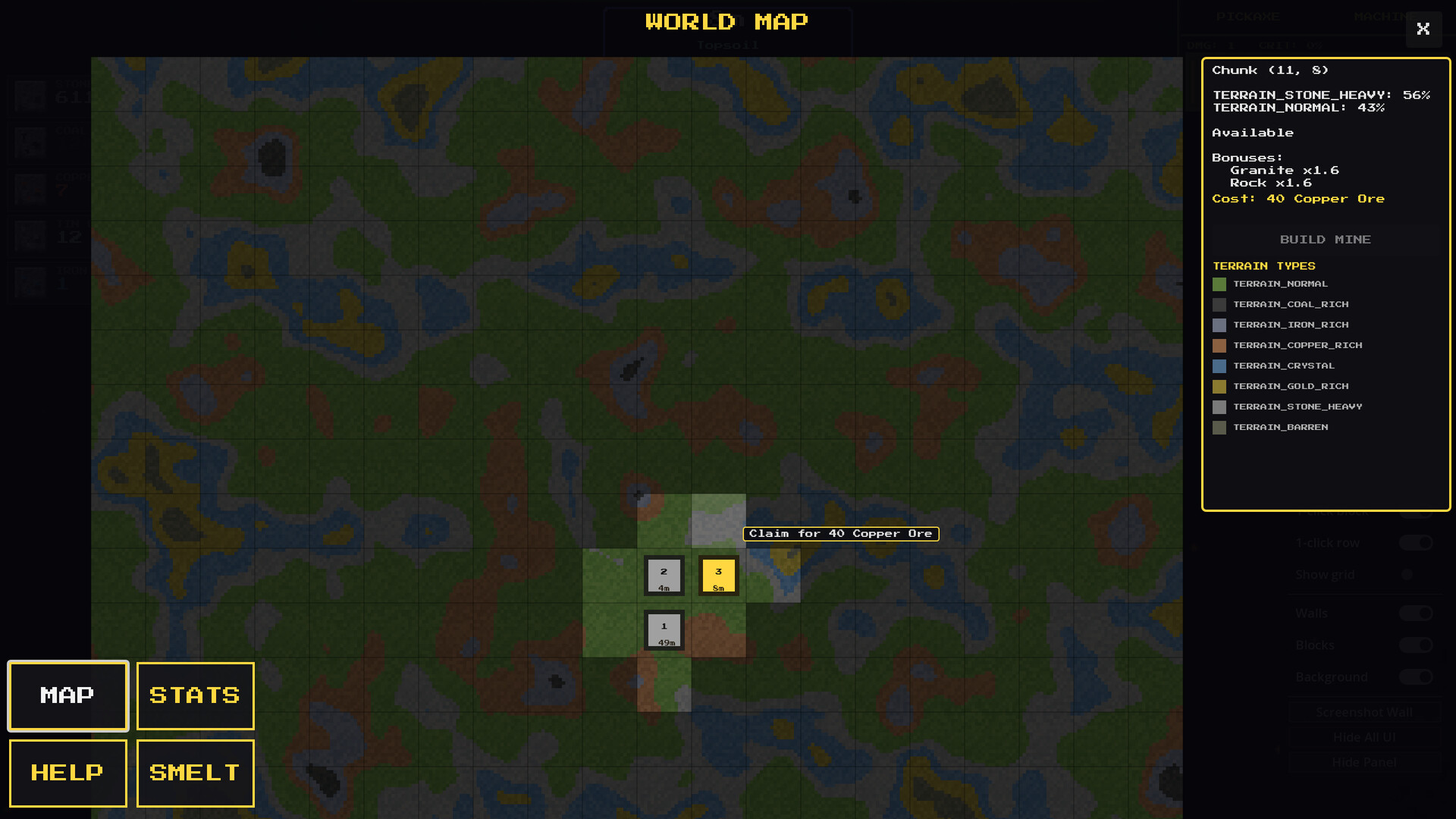Toggle the Blocks display switch
The height and width of the screenshot is (819, 1456).
point(1415,645)
